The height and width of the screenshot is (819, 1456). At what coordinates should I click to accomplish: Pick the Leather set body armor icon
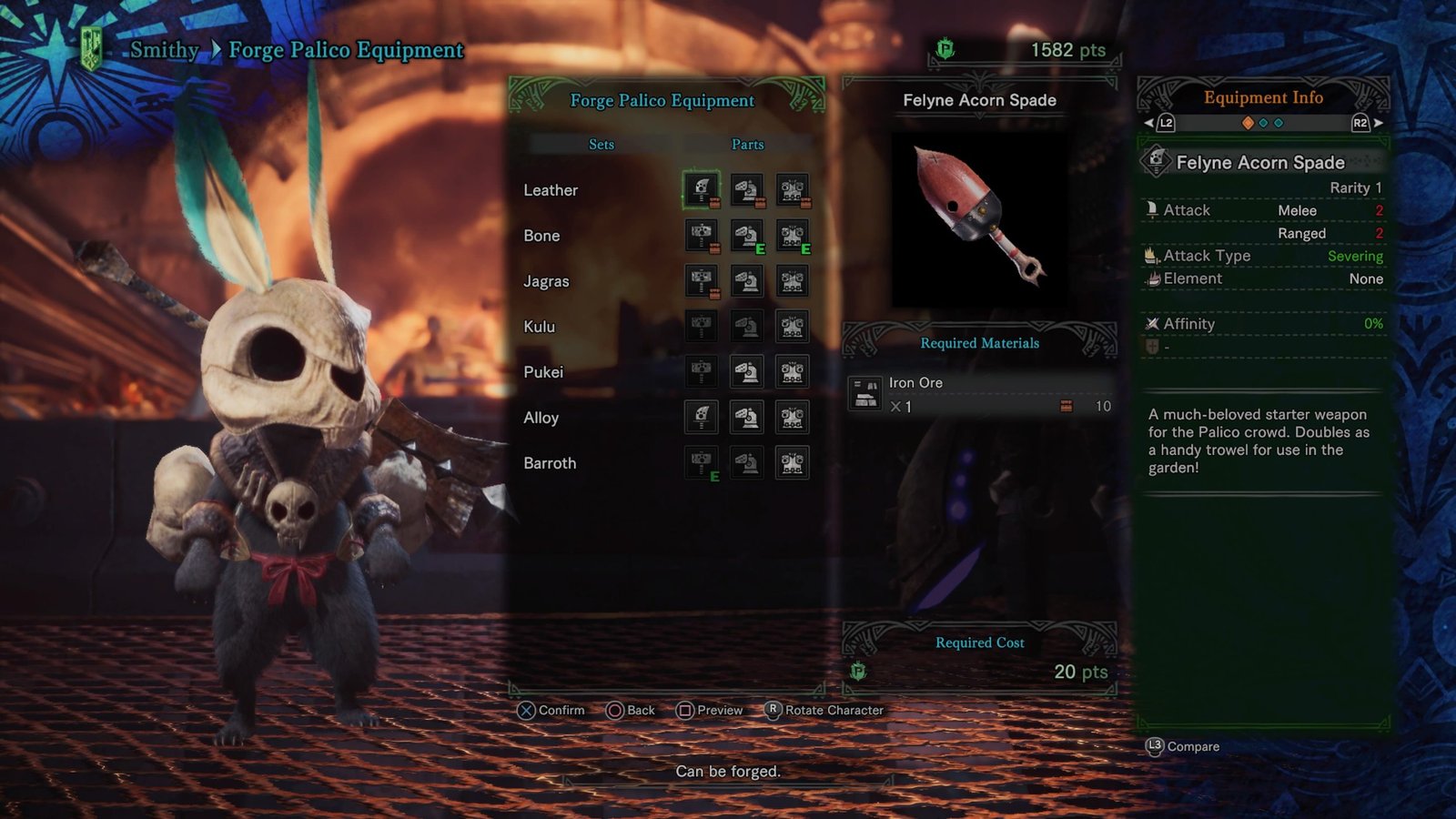(793, 190)
